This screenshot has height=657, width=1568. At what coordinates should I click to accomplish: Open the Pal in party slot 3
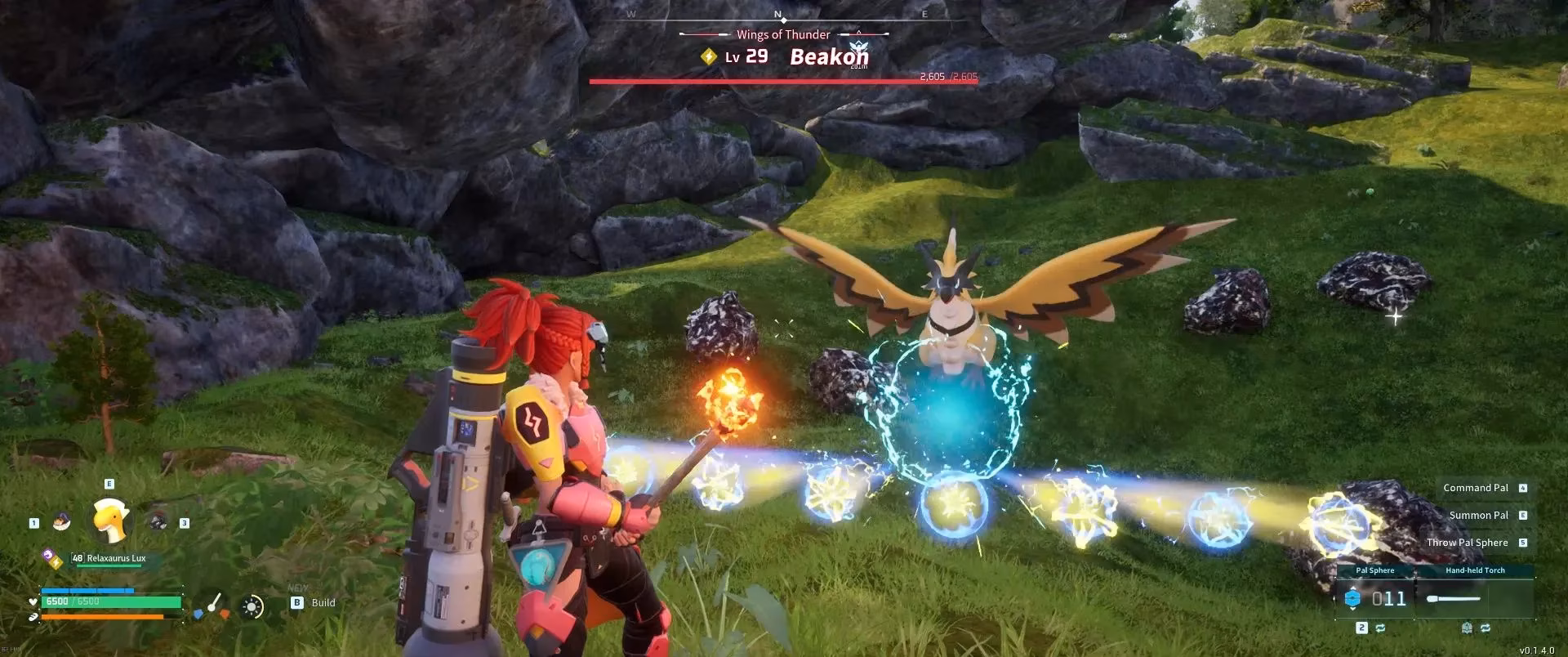[x=158, y=521]
